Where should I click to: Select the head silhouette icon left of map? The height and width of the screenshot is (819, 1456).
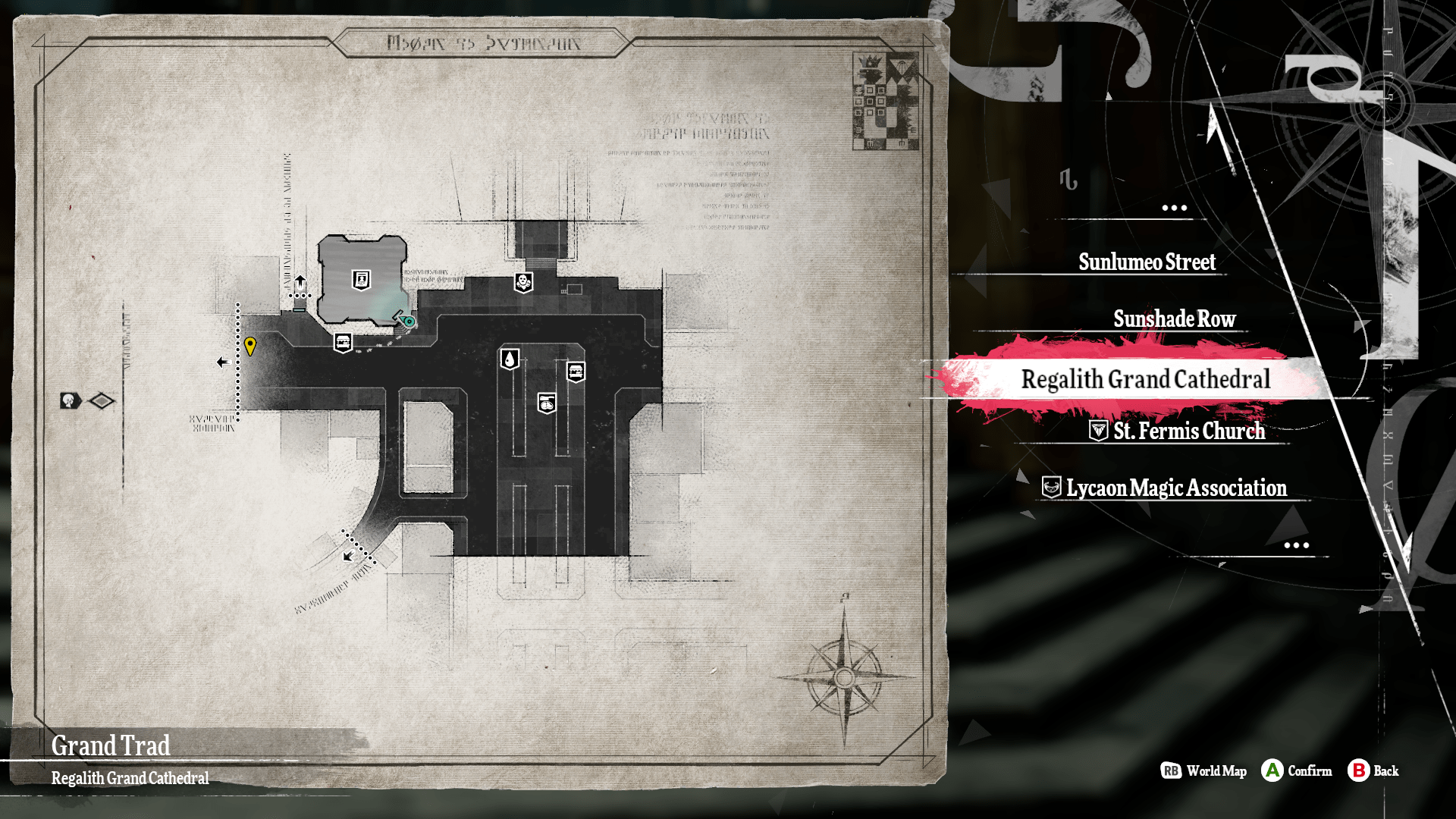point(71,400)
